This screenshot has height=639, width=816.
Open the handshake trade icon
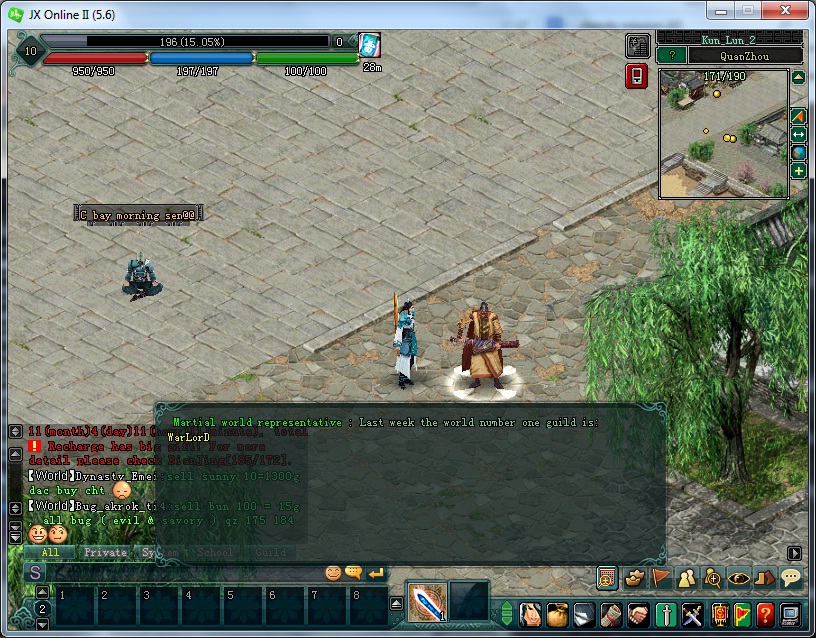(638, 613)
